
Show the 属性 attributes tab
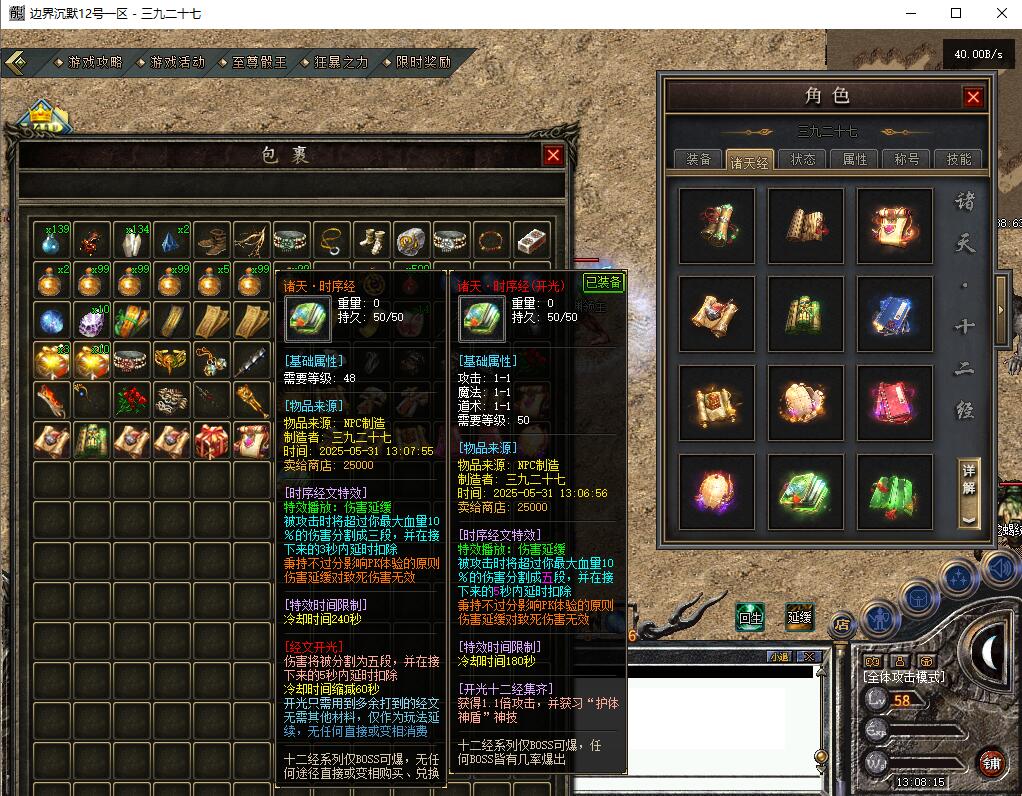(x=855, y=159)
